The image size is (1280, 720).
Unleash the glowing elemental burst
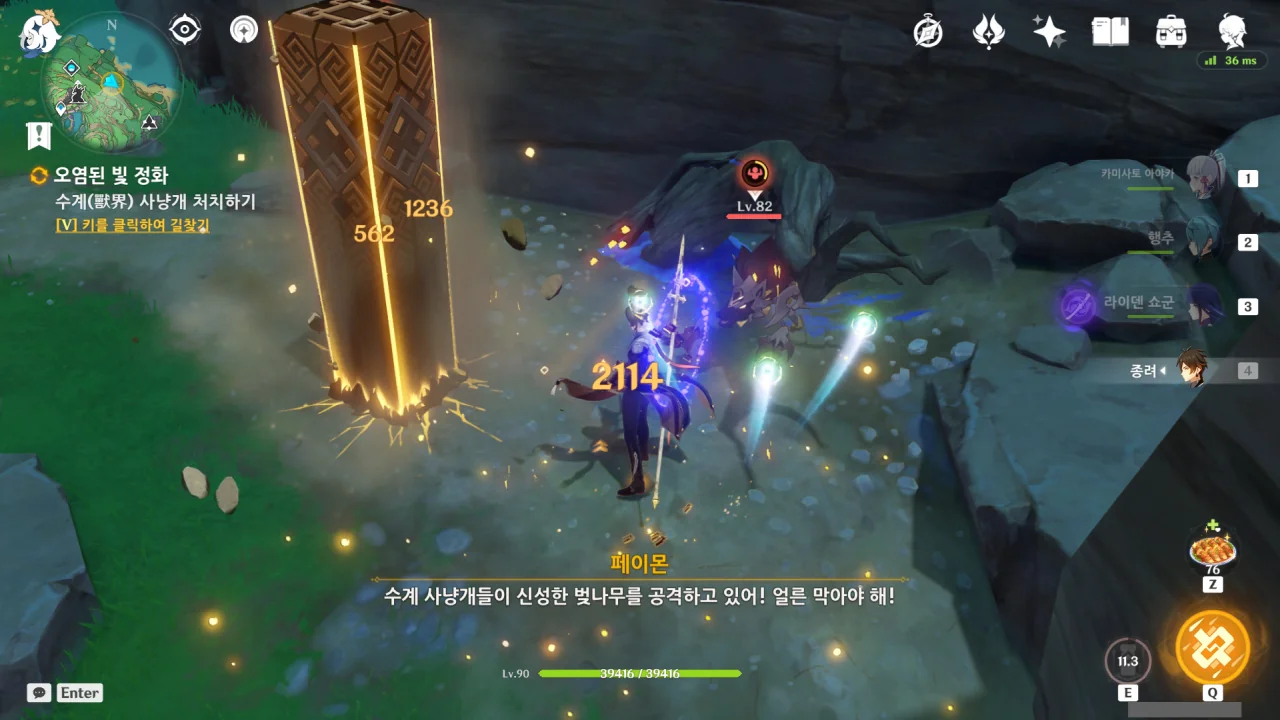(x=1212, y=647)
